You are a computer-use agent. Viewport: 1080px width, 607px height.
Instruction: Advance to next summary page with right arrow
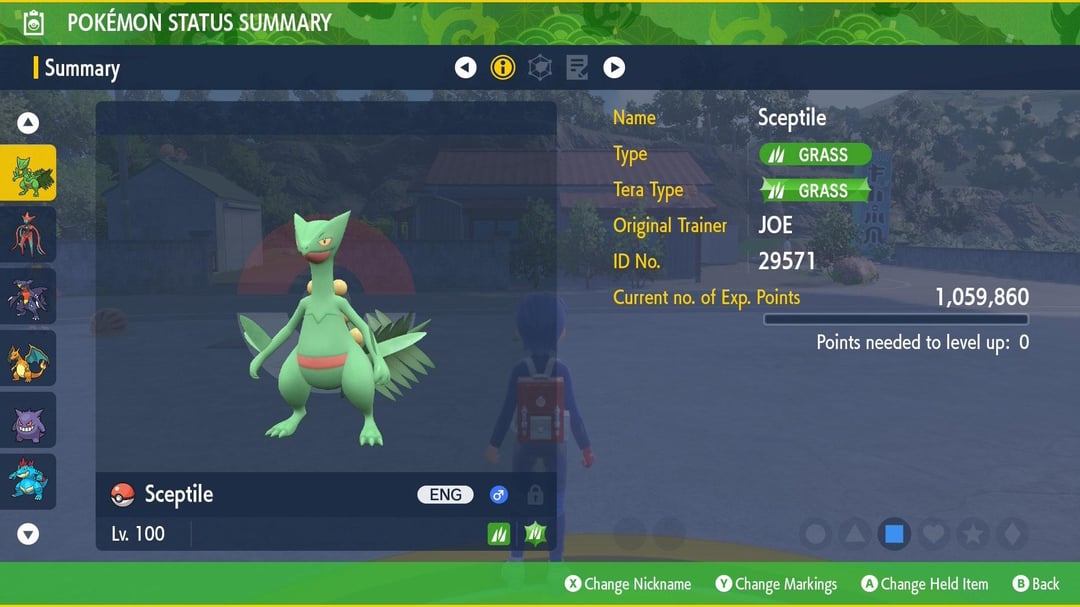point(614,68)
